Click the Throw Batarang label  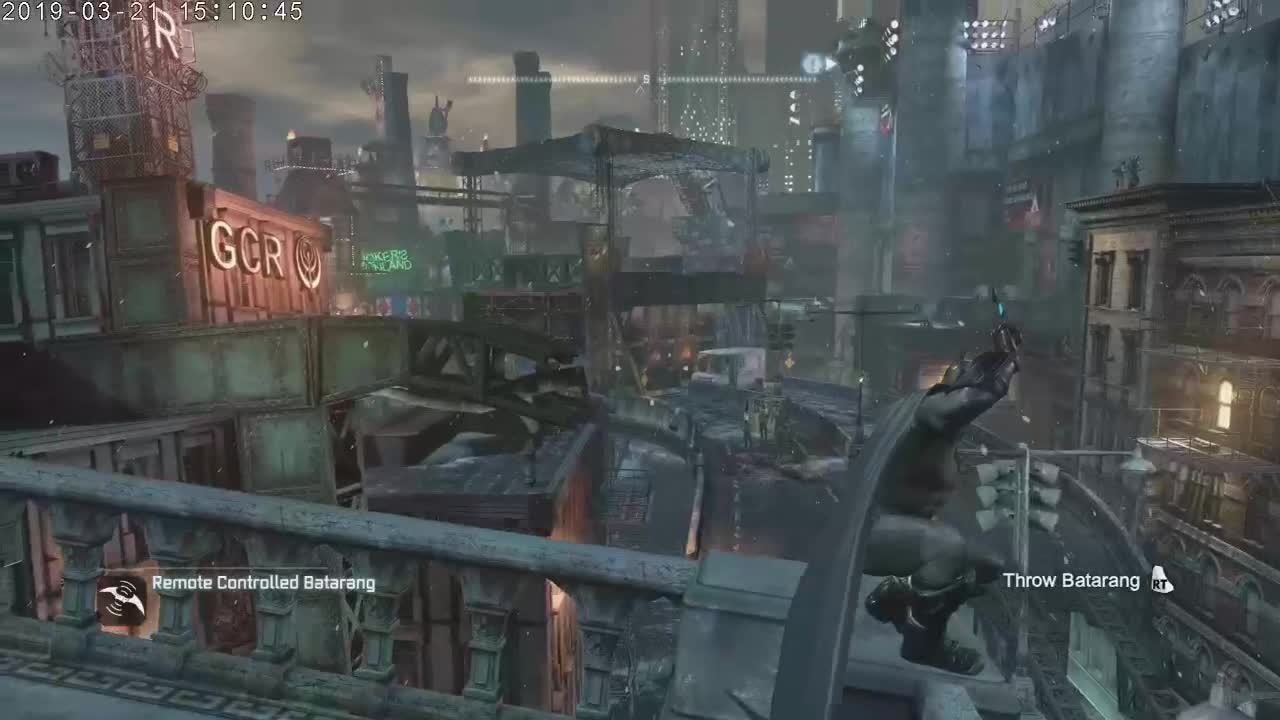(x=1070, y=580)
